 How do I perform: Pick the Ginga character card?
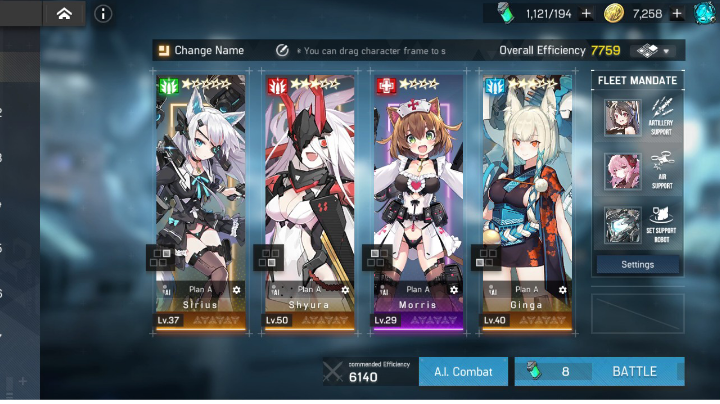click(x=526, y=180)
